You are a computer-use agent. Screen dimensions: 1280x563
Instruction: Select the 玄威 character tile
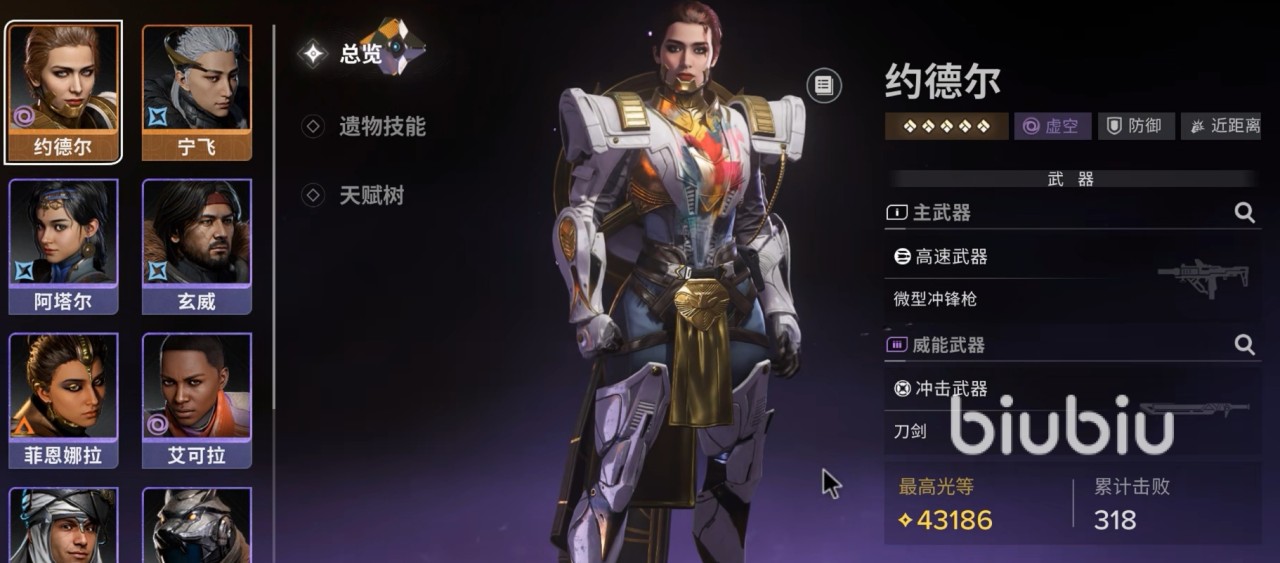click(x=197, y=246)
